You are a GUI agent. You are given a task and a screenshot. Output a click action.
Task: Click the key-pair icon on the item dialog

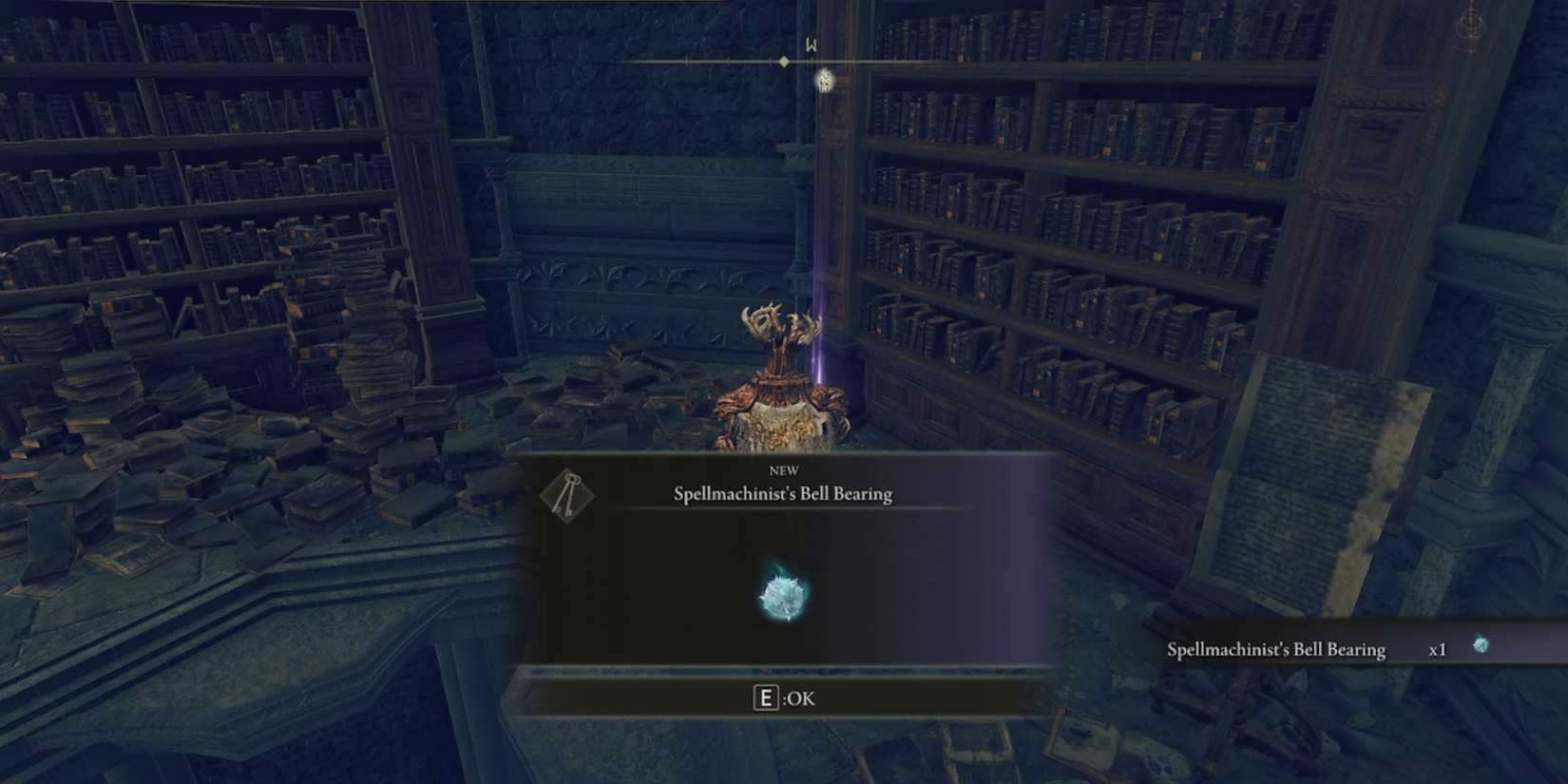tap(566, 496)
